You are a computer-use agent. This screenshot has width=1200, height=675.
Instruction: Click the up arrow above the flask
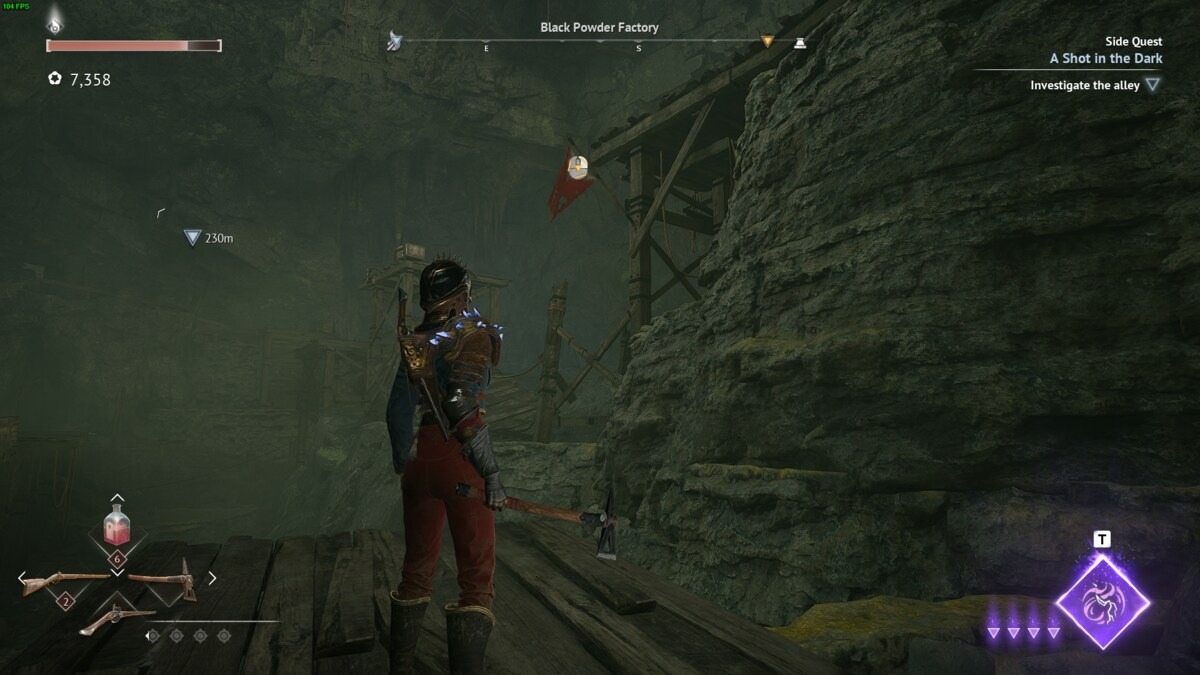pos(117,497)
